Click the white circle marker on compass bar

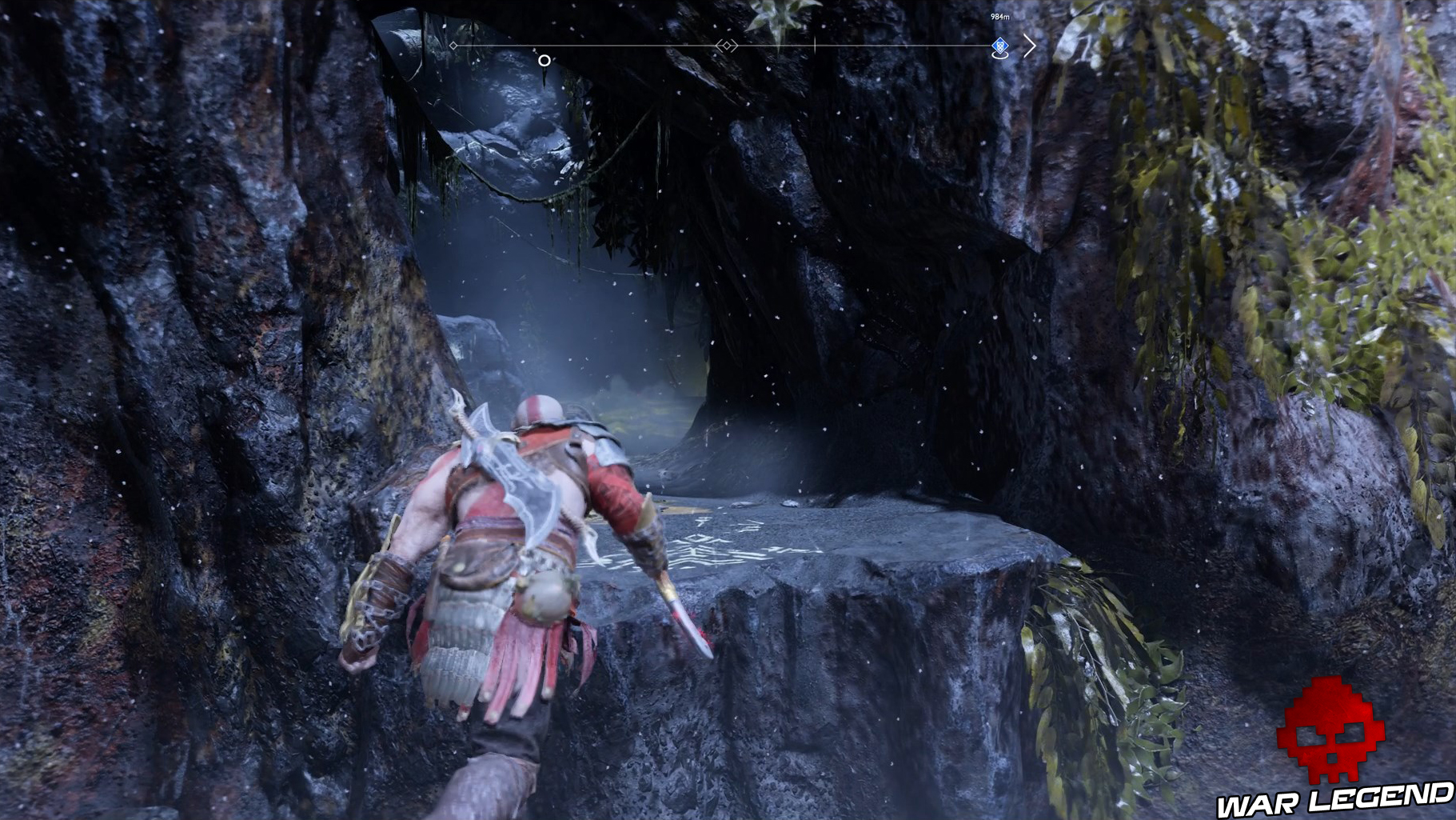click(545, 60)
